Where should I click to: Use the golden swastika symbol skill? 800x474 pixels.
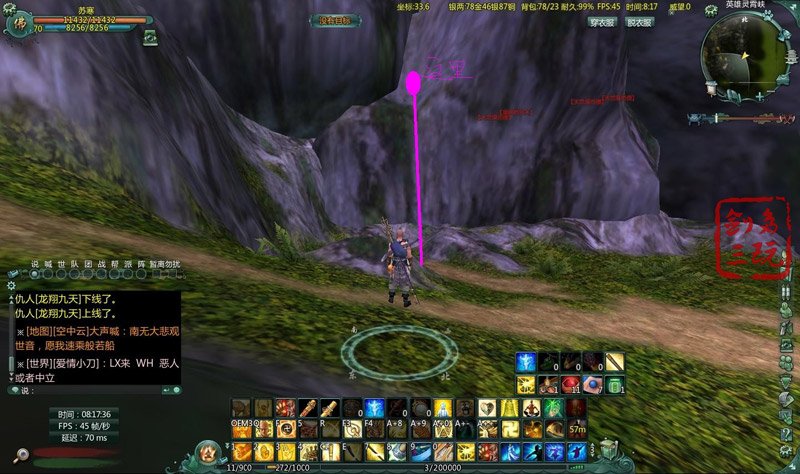point(507,428)
